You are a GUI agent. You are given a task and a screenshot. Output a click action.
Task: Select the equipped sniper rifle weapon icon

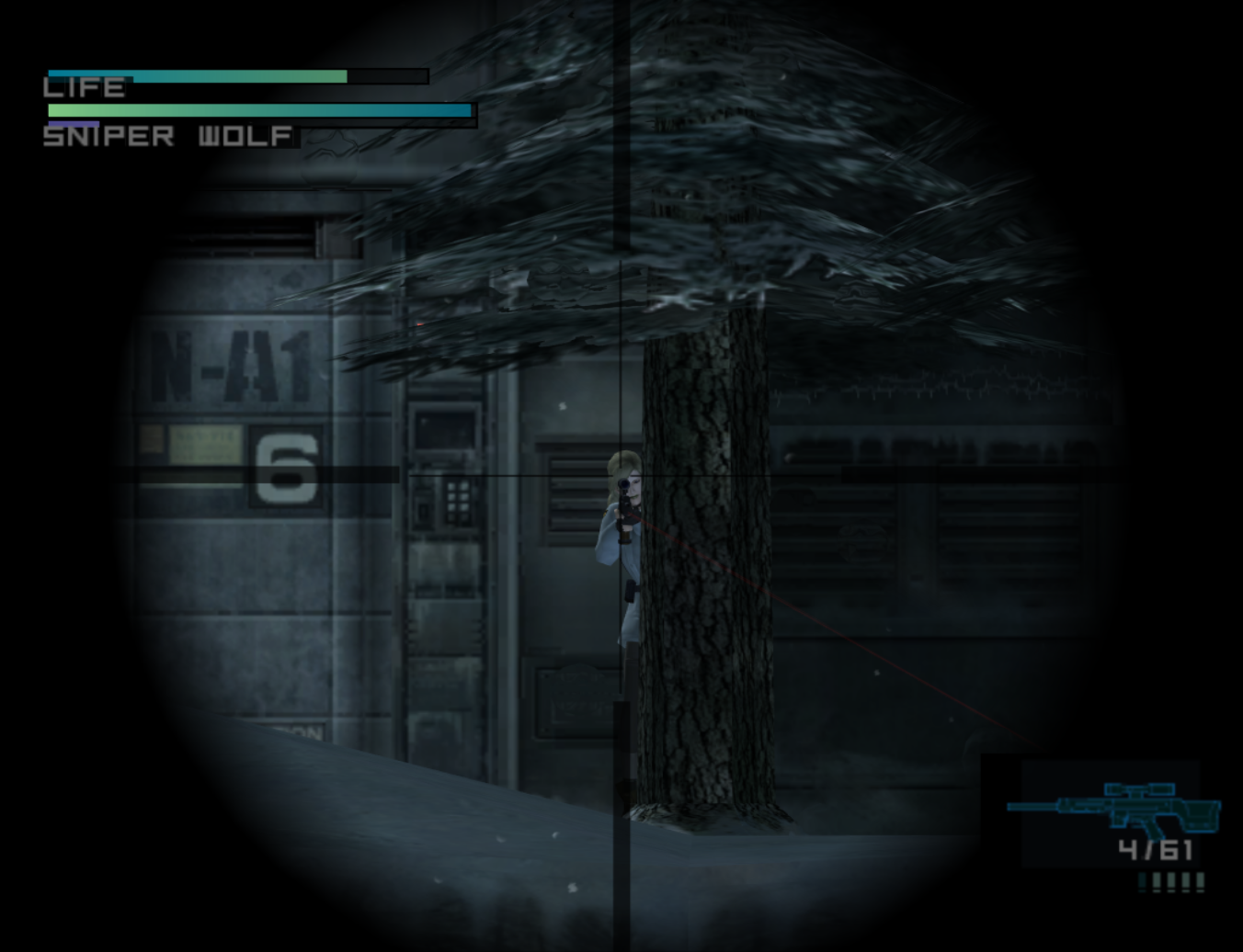click(1115, 809)
